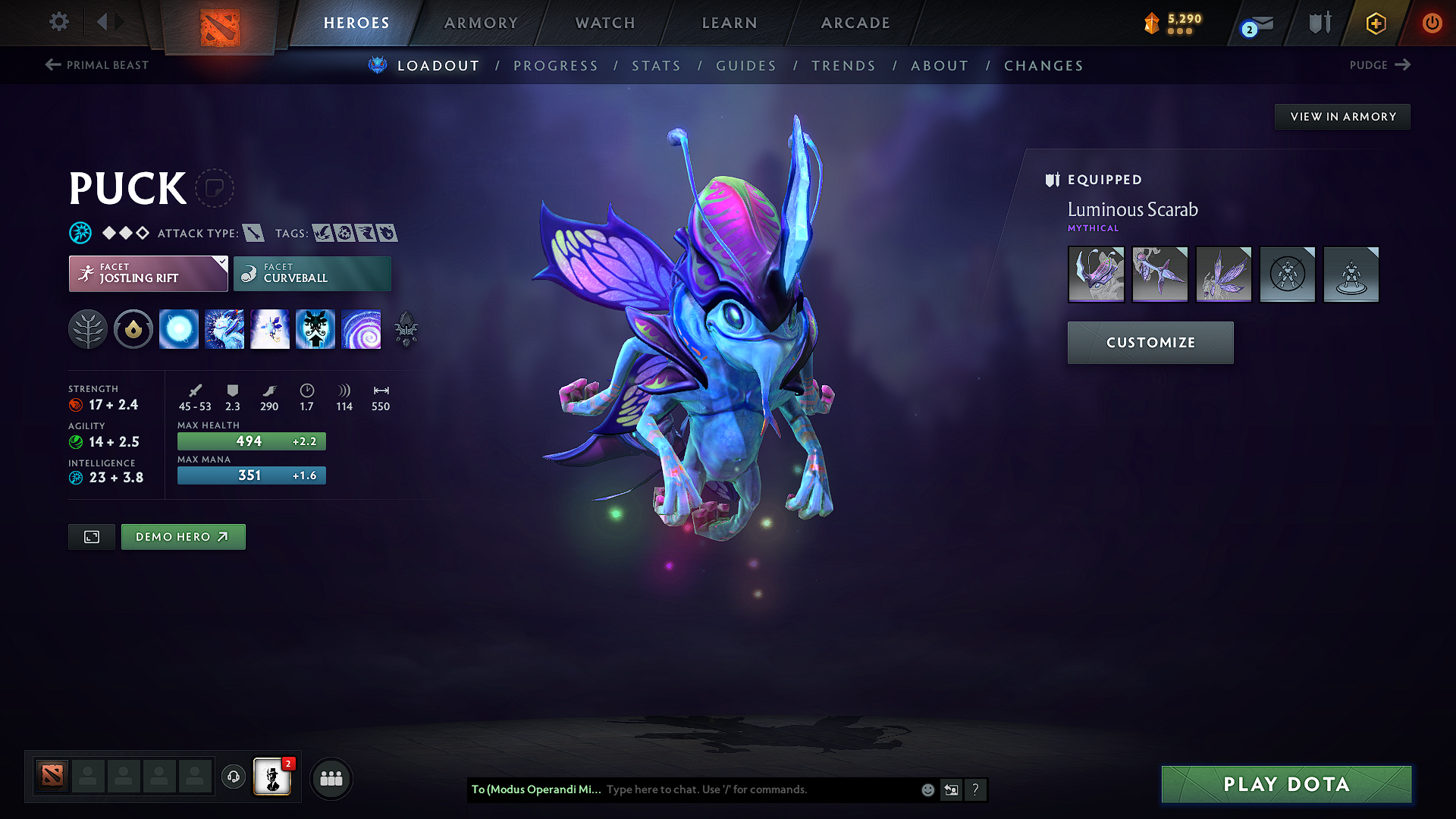Image resolution: width=1456 pixels, height=819 pixels.
Task: Click the Jaunt ability icon
Action: pyautogui.click(x=315, y=329)
